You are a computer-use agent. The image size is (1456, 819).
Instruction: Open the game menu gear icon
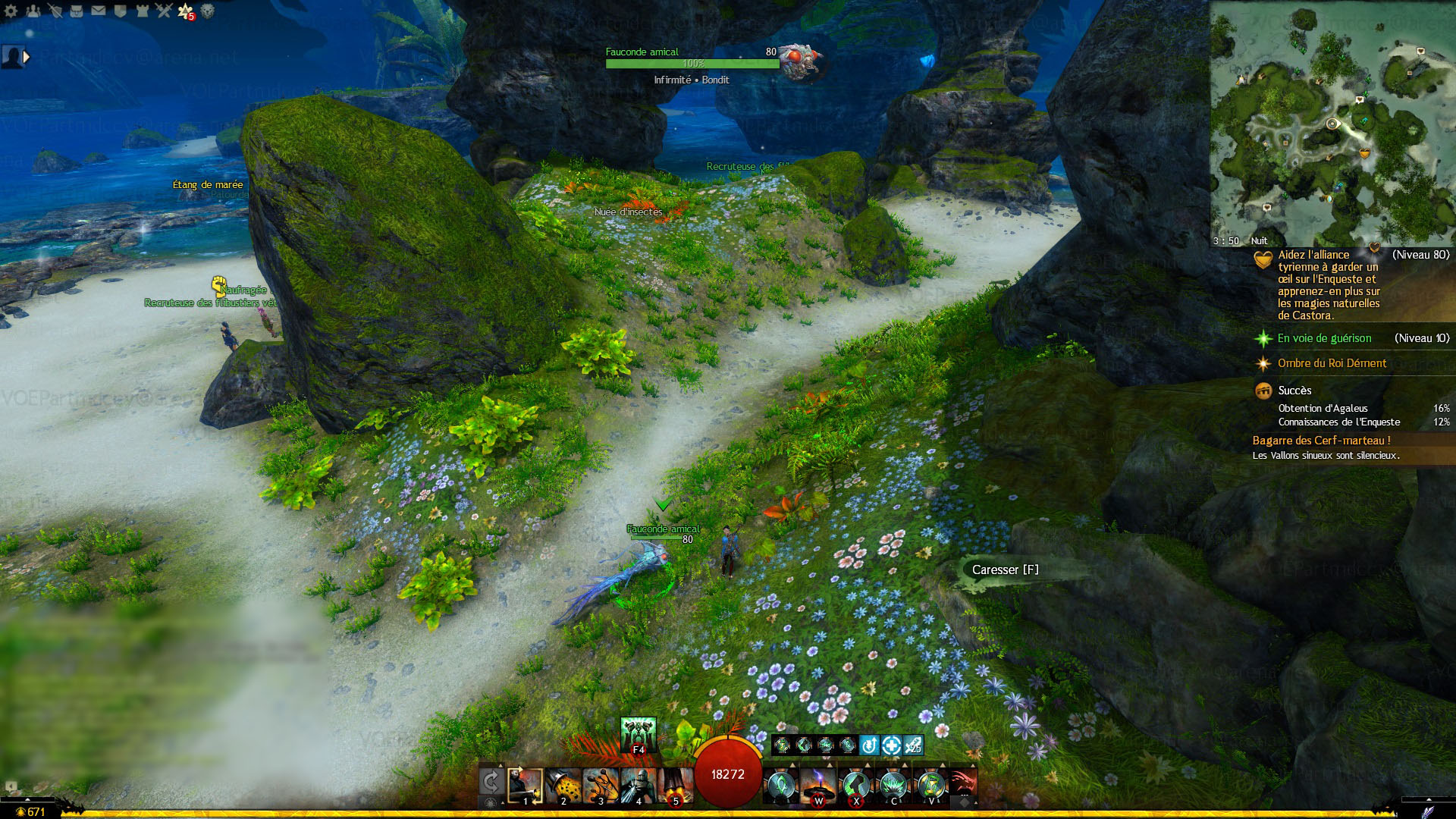pos(11,11)
